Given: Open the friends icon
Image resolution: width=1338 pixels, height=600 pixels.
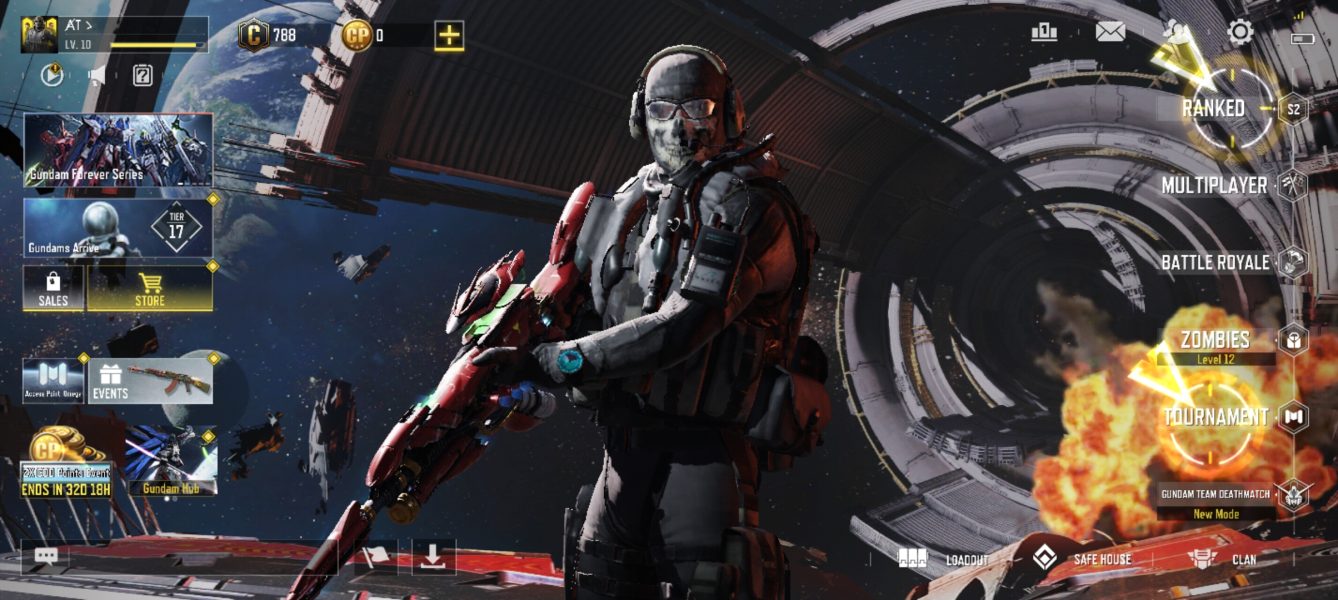Looking at the screenshot, I should 1177,32.
